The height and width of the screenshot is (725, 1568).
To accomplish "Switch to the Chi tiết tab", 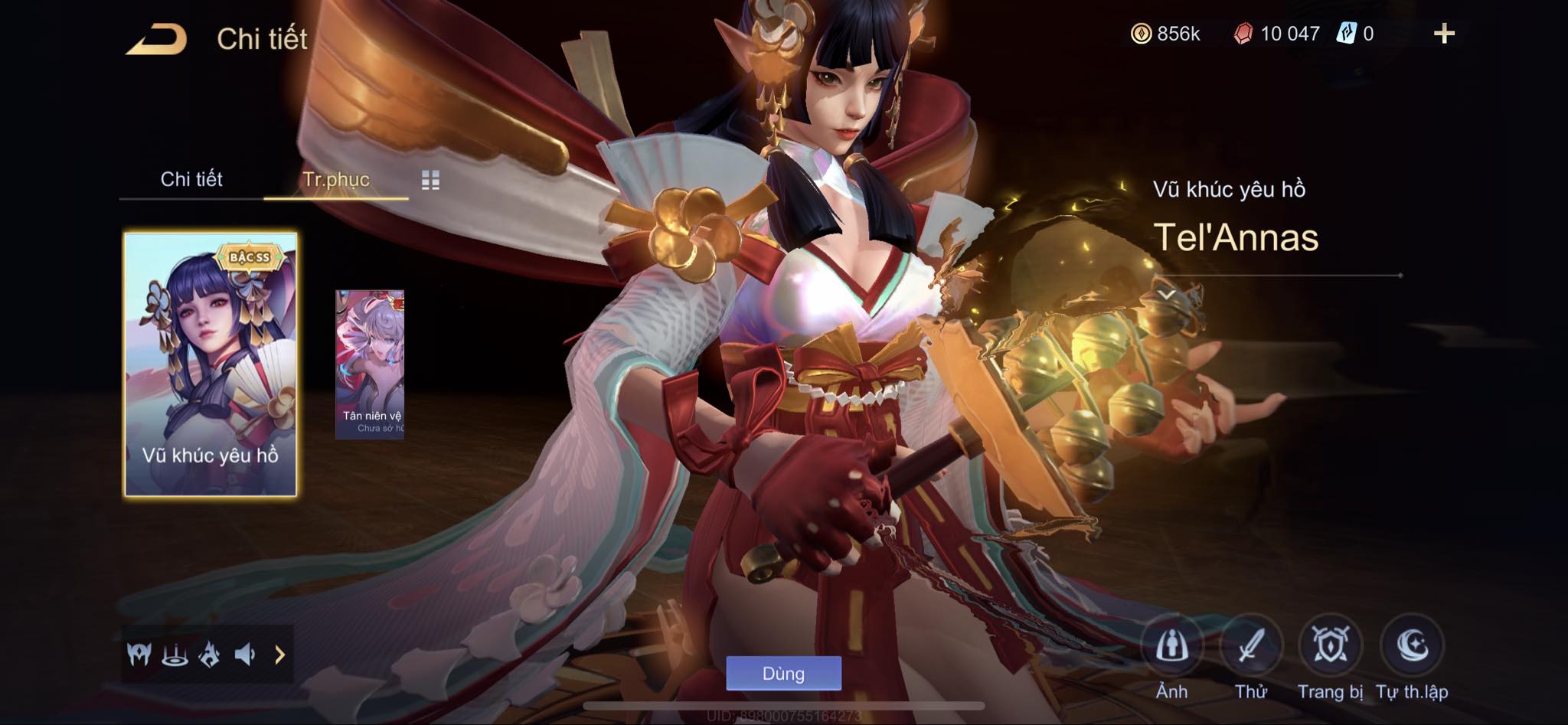I will coord(191,179).
